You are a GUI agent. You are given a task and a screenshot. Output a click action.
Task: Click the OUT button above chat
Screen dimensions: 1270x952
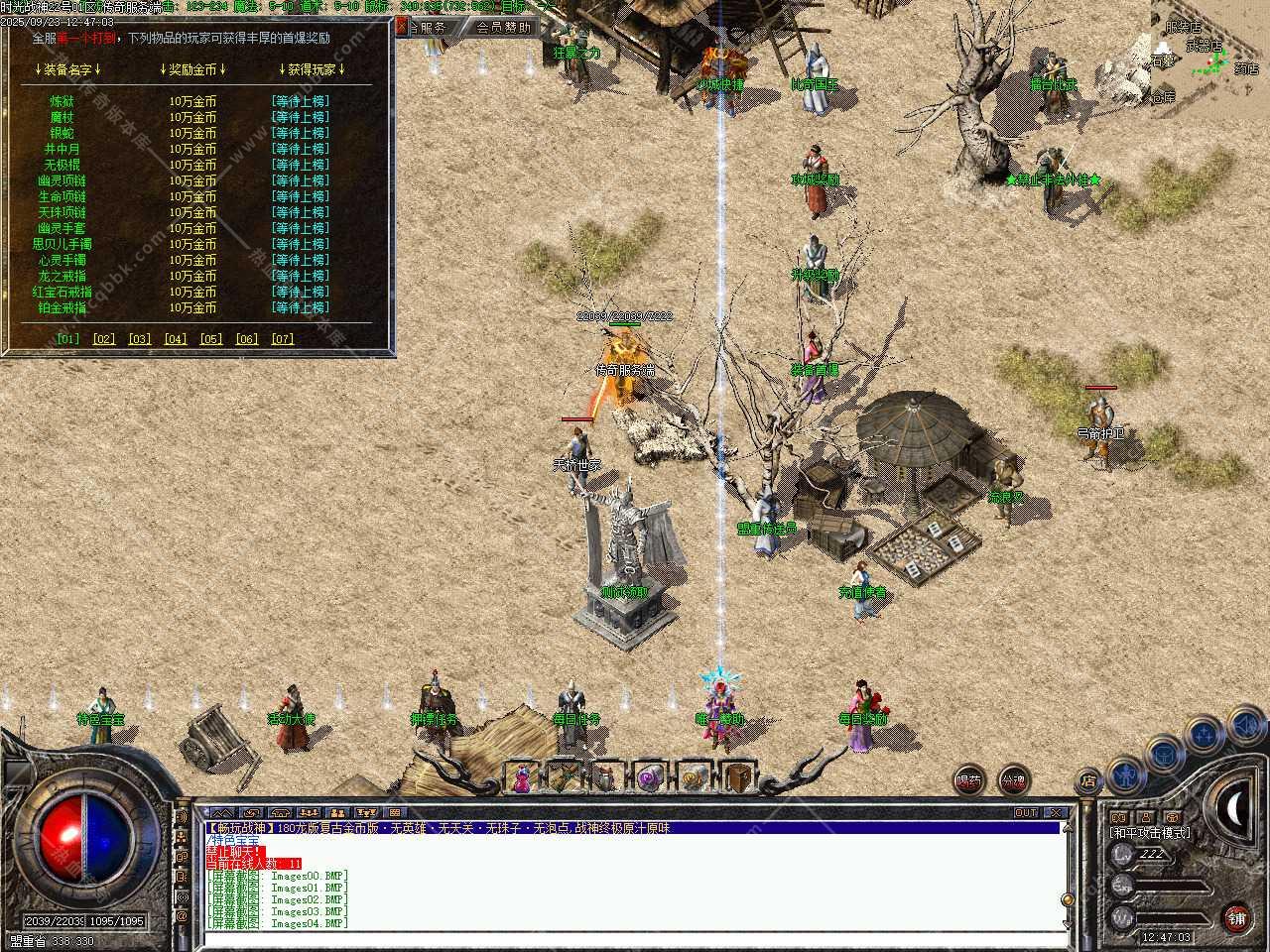(1026, 813)
